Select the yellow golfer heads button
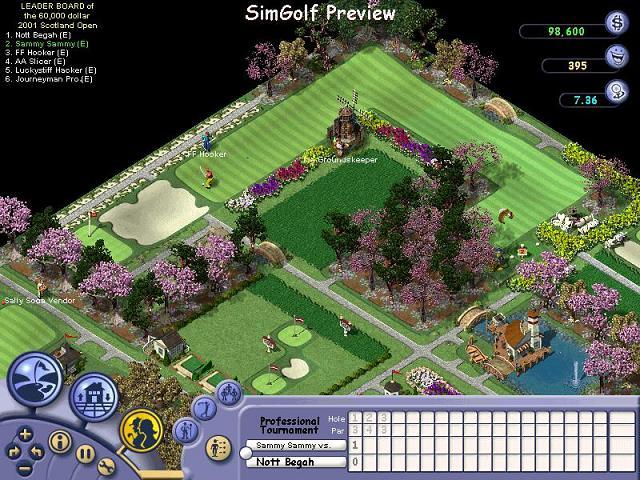Image resolution: width=640 pixels, height=480 pixels. coord(141,429)
